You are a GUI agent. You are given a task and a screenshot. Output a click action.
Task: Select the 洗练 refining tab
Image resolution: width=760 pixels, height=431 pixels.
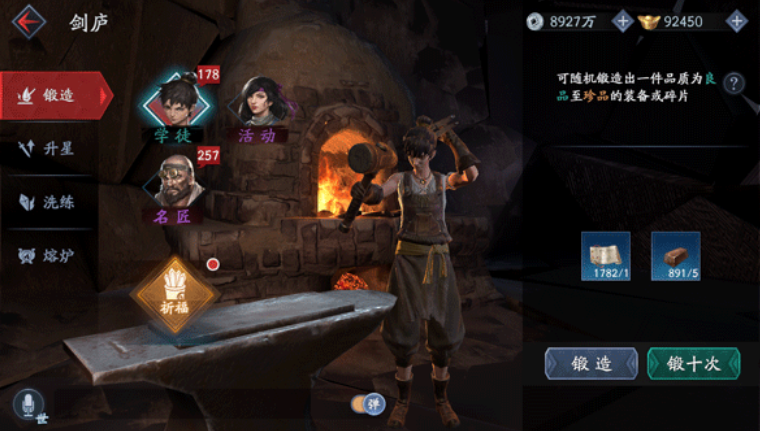click(55, 202)
